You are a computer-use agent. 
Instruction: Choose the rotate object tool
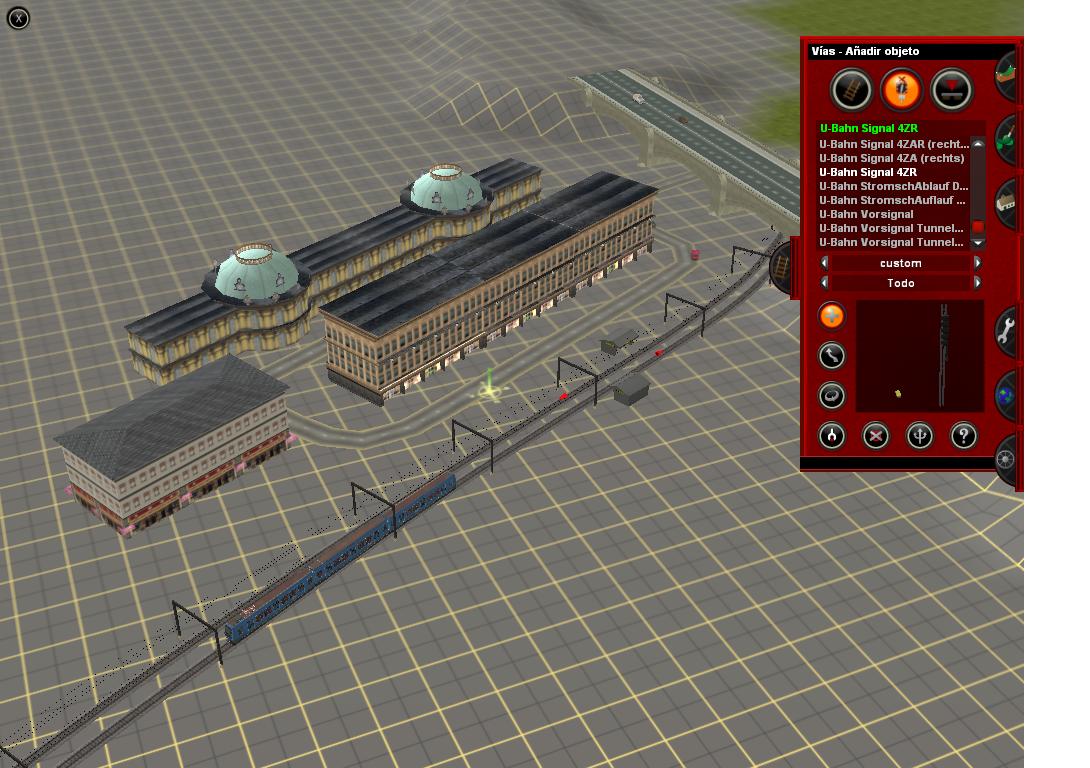tap(831, 396)
